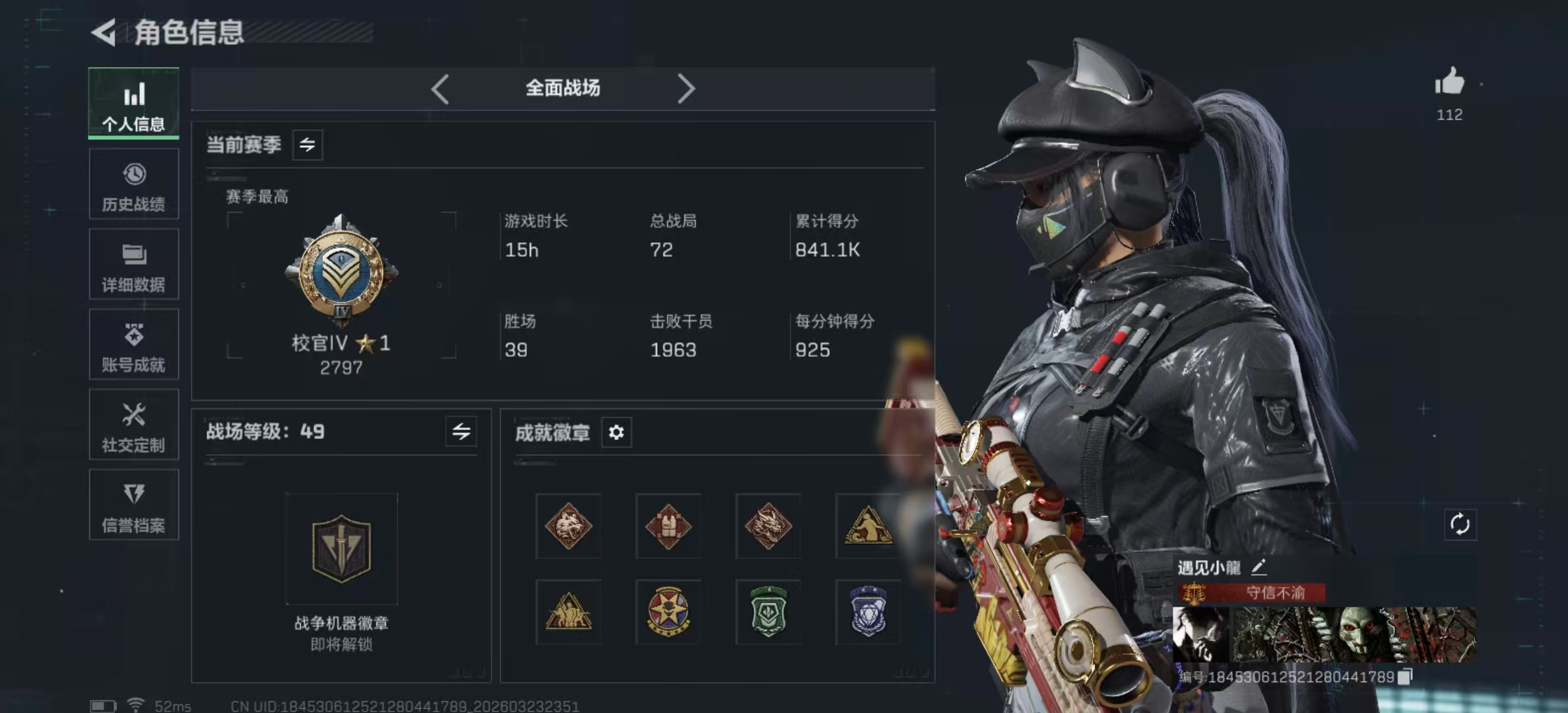Select the 个人信息 tab
The image size is (1568, 713).
(x=134, y=104)
